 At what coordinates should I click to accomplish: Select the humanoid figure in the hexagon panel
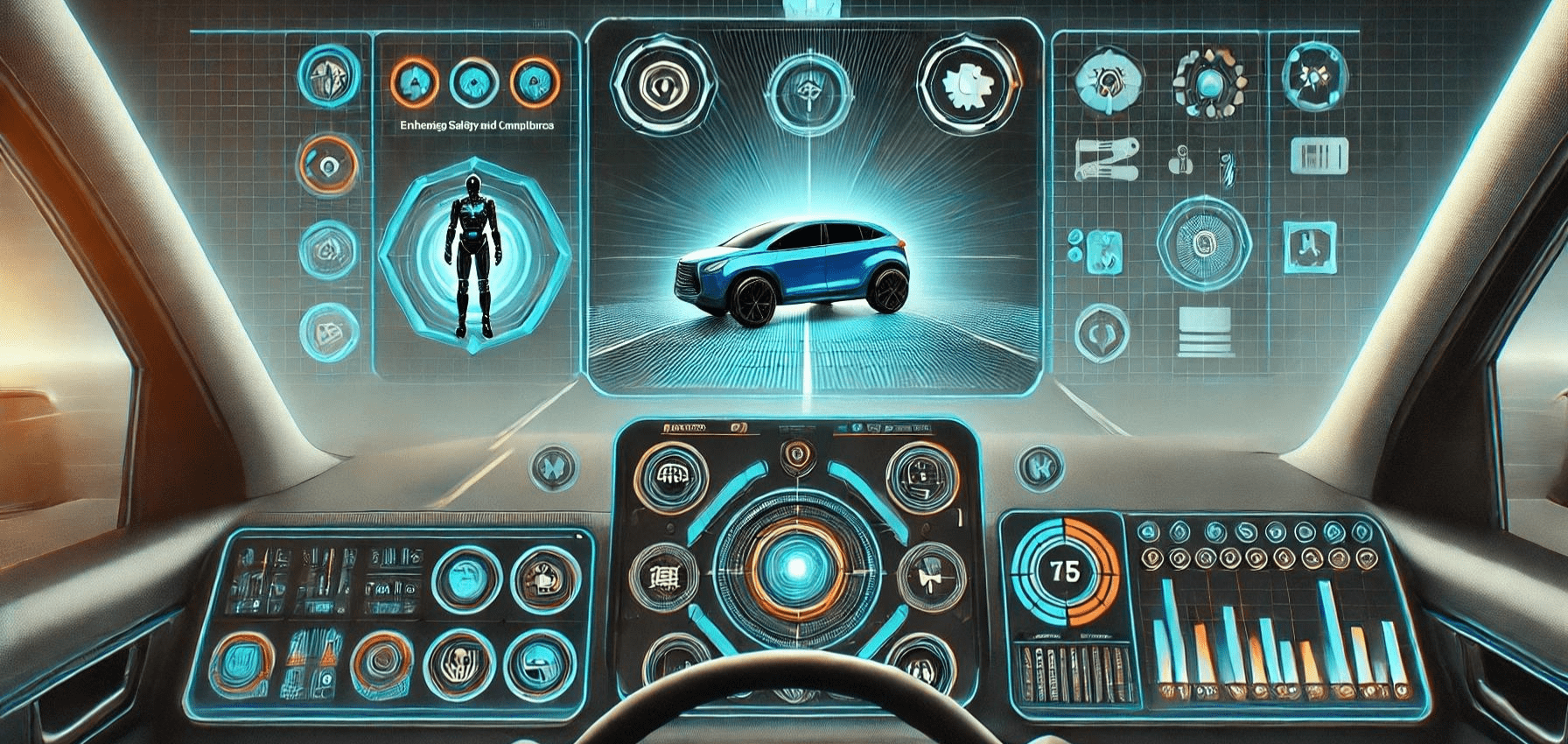pyautogui.click(x=473, y=256)
